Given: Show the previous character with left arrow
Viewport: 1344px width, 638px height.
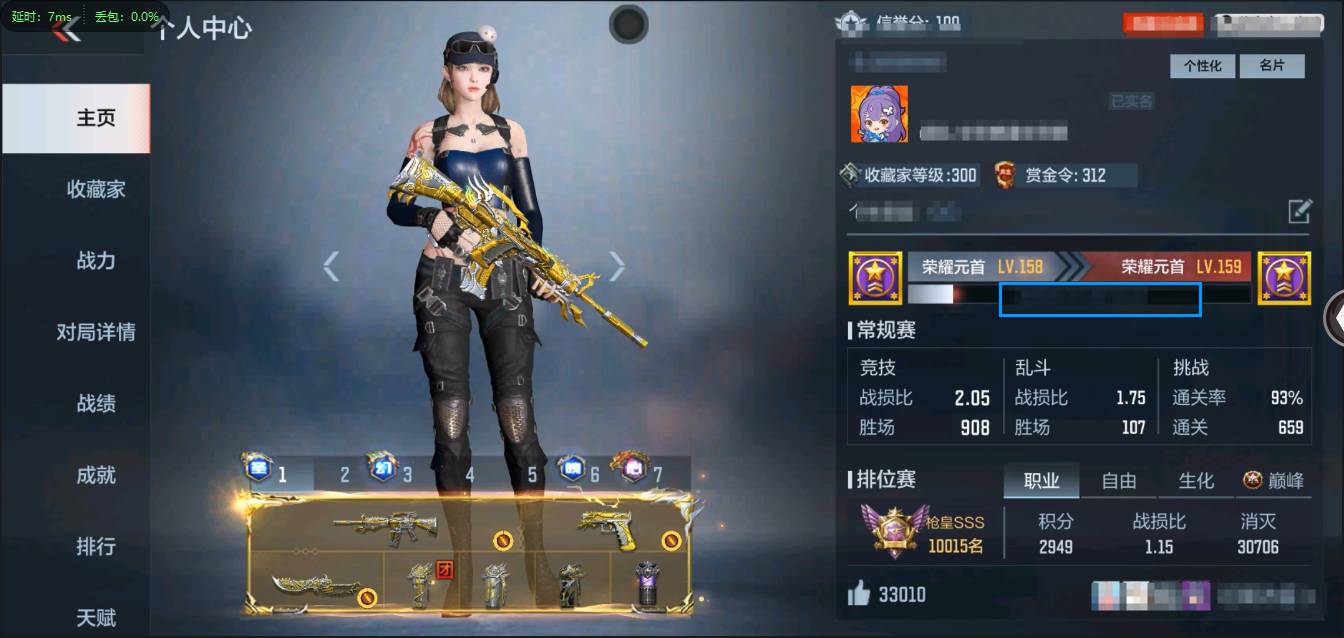Looking at the screenshot, I should point(331,266).
